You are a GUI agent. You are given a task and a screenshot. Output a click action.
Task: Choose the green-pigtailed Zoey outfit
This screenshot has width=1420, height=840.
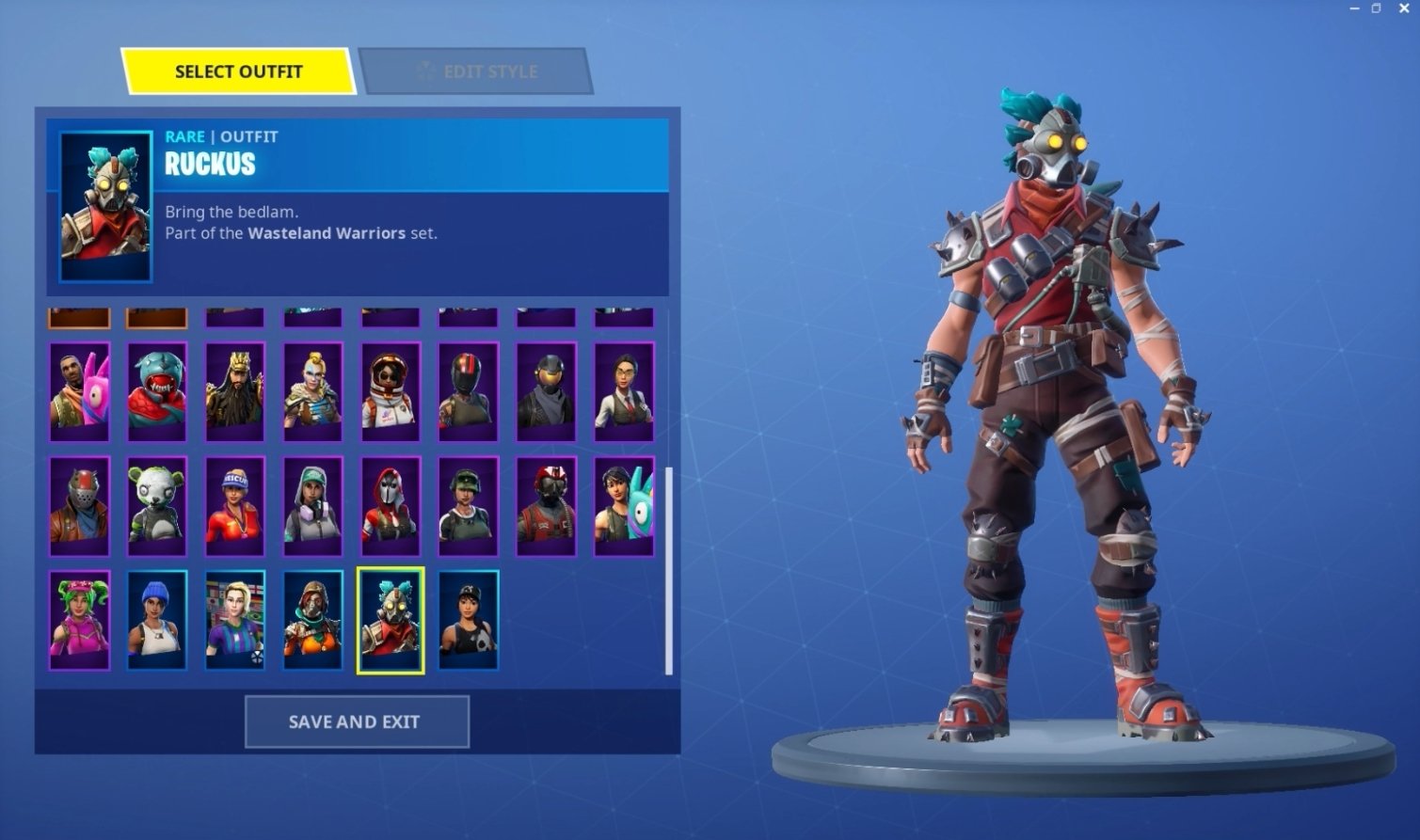[79, 620]
